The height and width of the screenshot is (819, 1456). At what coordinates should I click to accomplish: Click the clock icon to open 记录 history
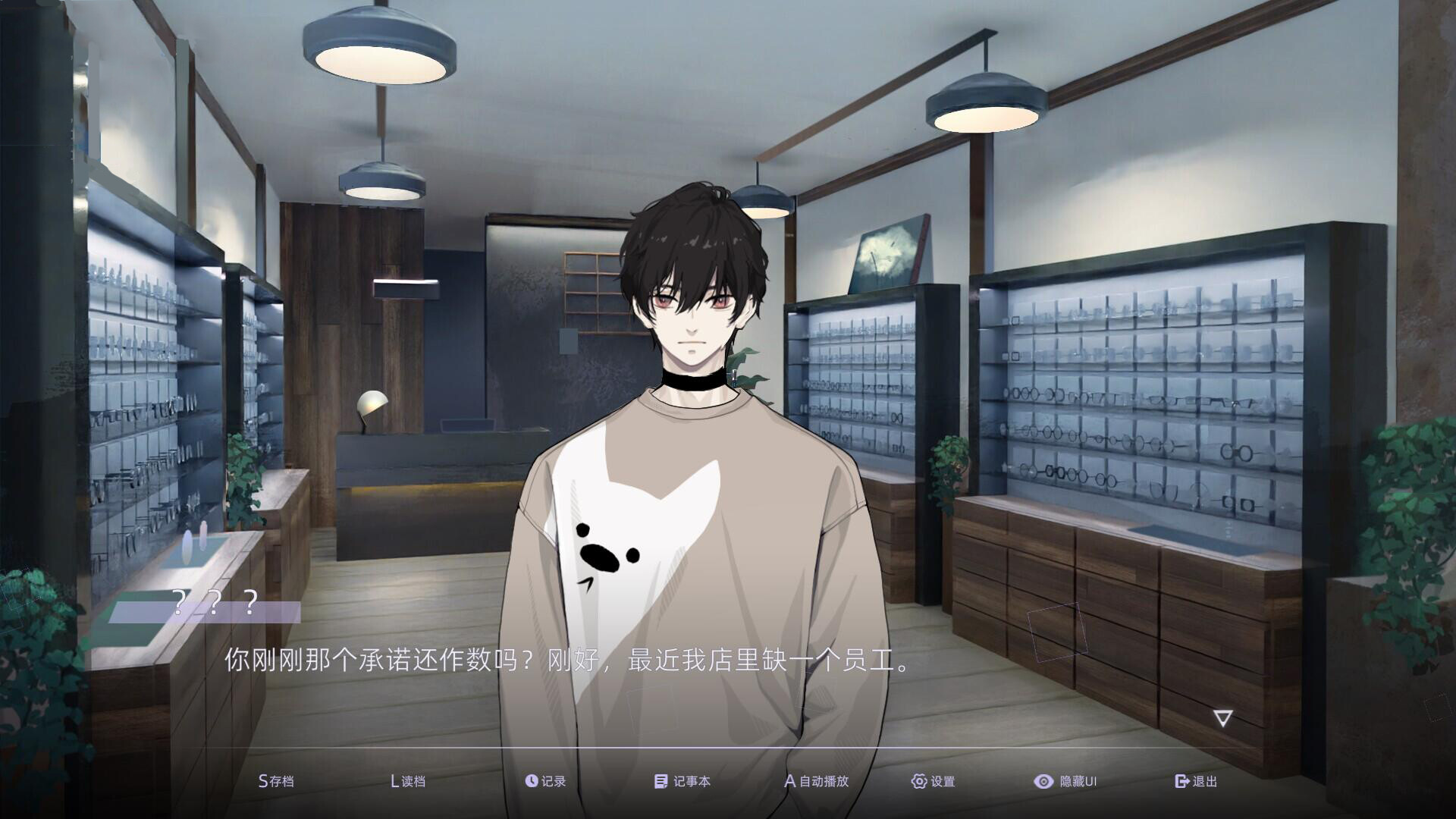point(531,780)
